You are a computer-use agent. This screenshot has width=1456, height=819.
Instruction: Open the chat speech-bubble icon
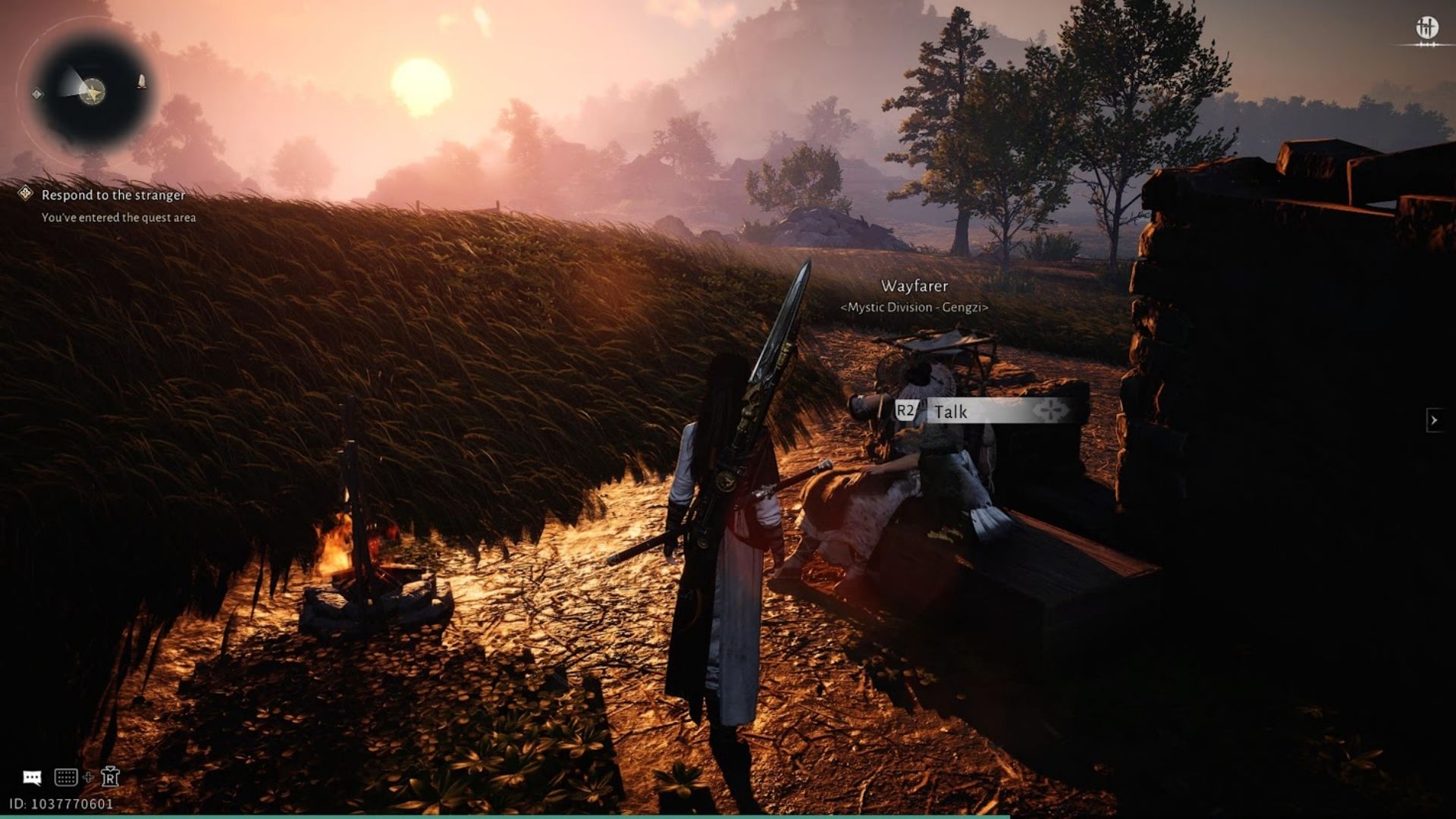pyautogui.click(x=32, y=777)
